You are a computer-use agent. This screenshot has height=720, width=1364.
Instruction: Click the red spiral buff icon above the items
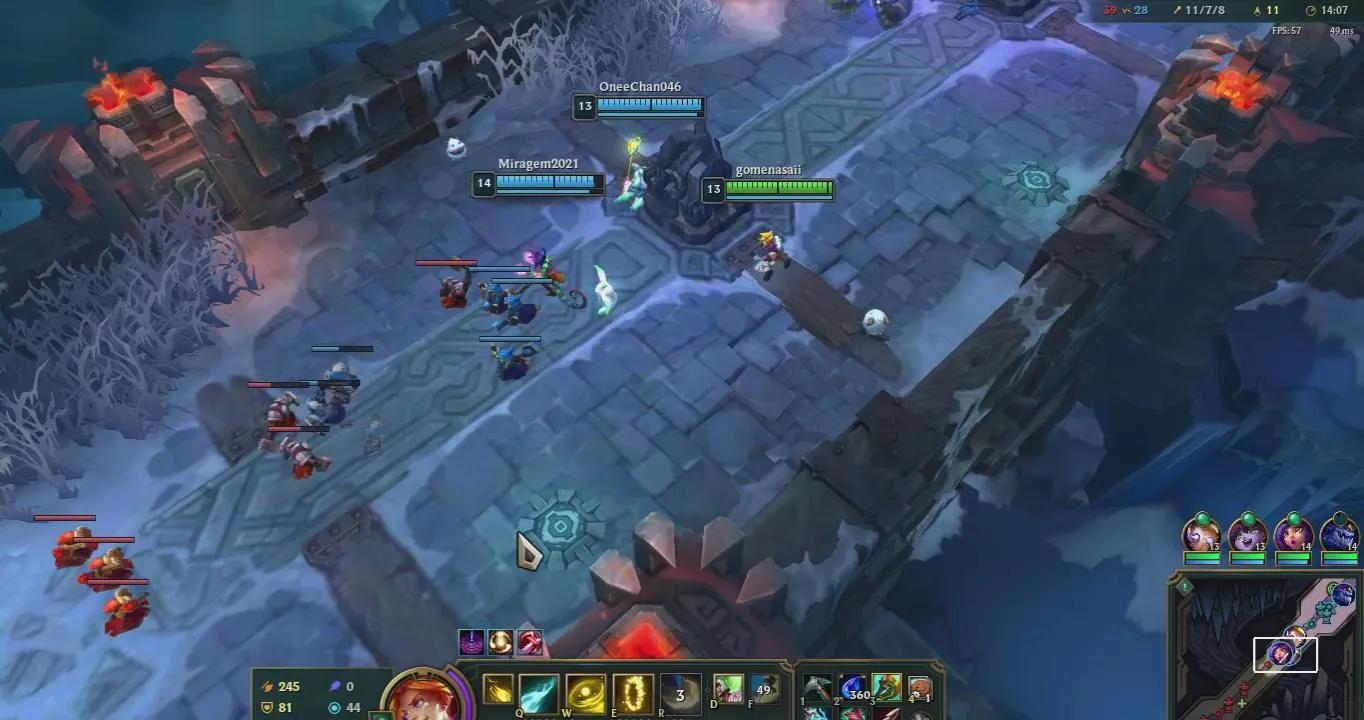tap(528, 642)
